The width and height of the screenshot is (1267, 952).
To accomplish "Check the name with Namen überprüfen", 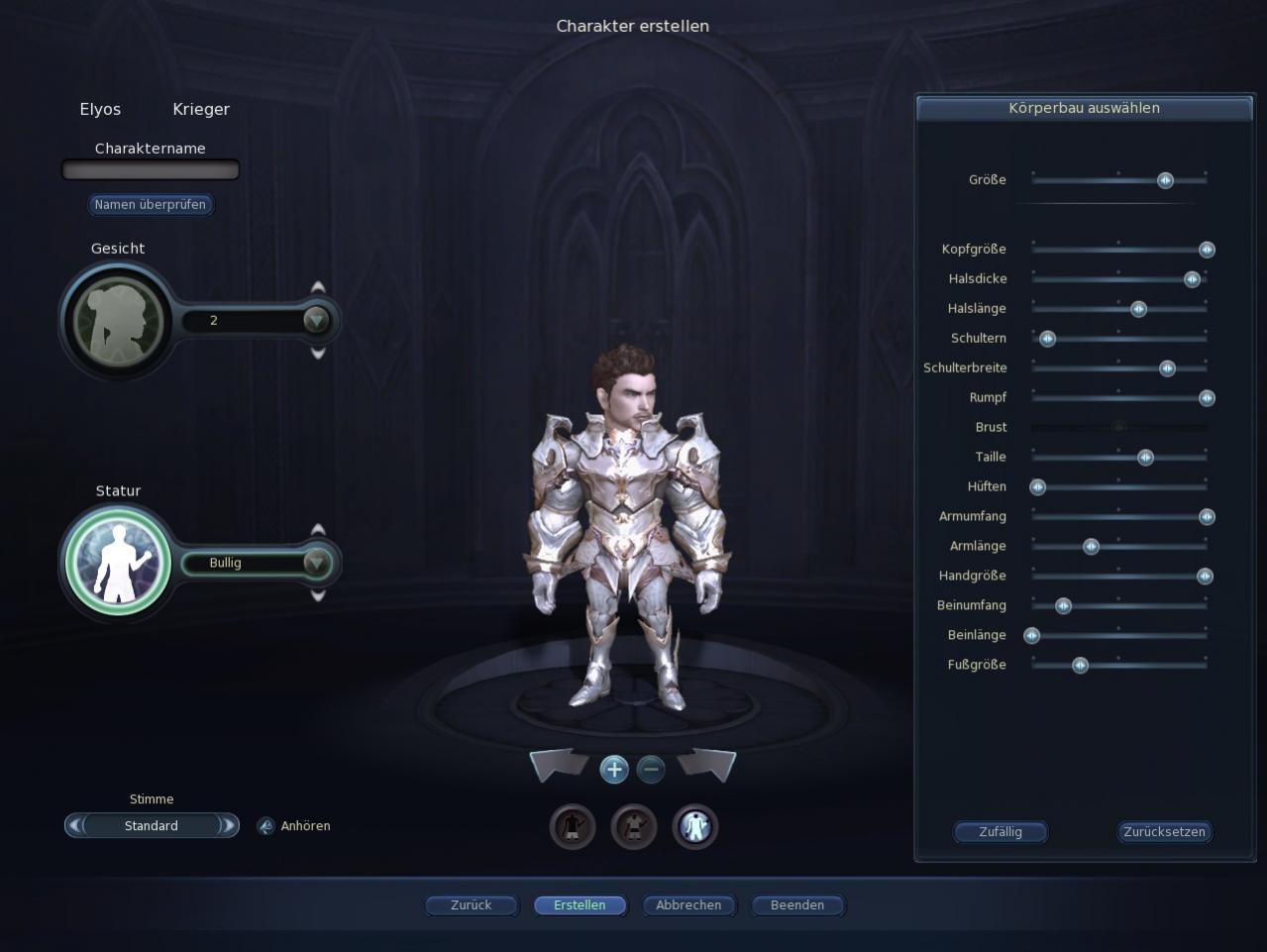I will 151,205.
